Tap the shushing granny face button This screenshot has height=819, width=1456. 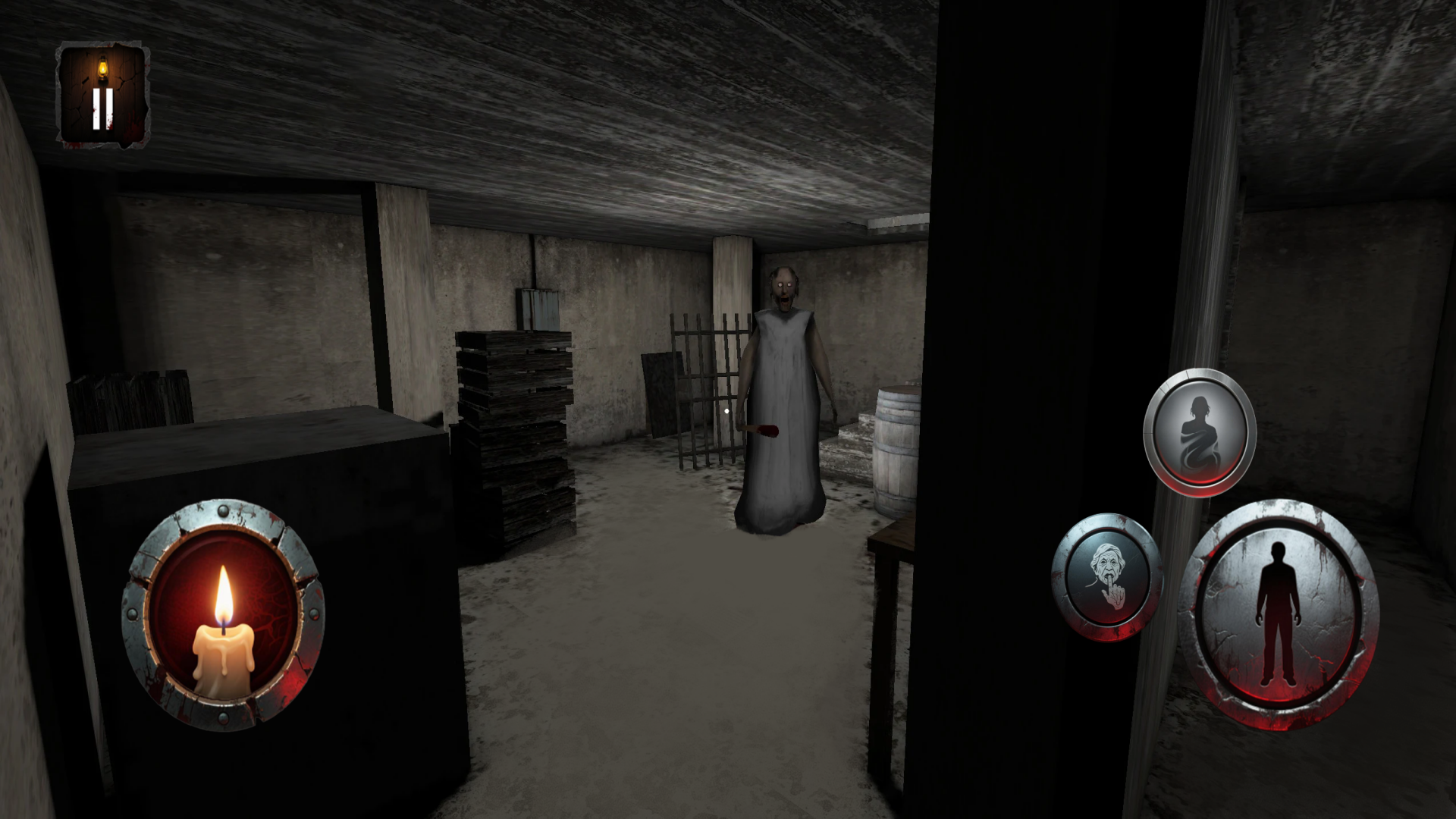pos(1107,578)
